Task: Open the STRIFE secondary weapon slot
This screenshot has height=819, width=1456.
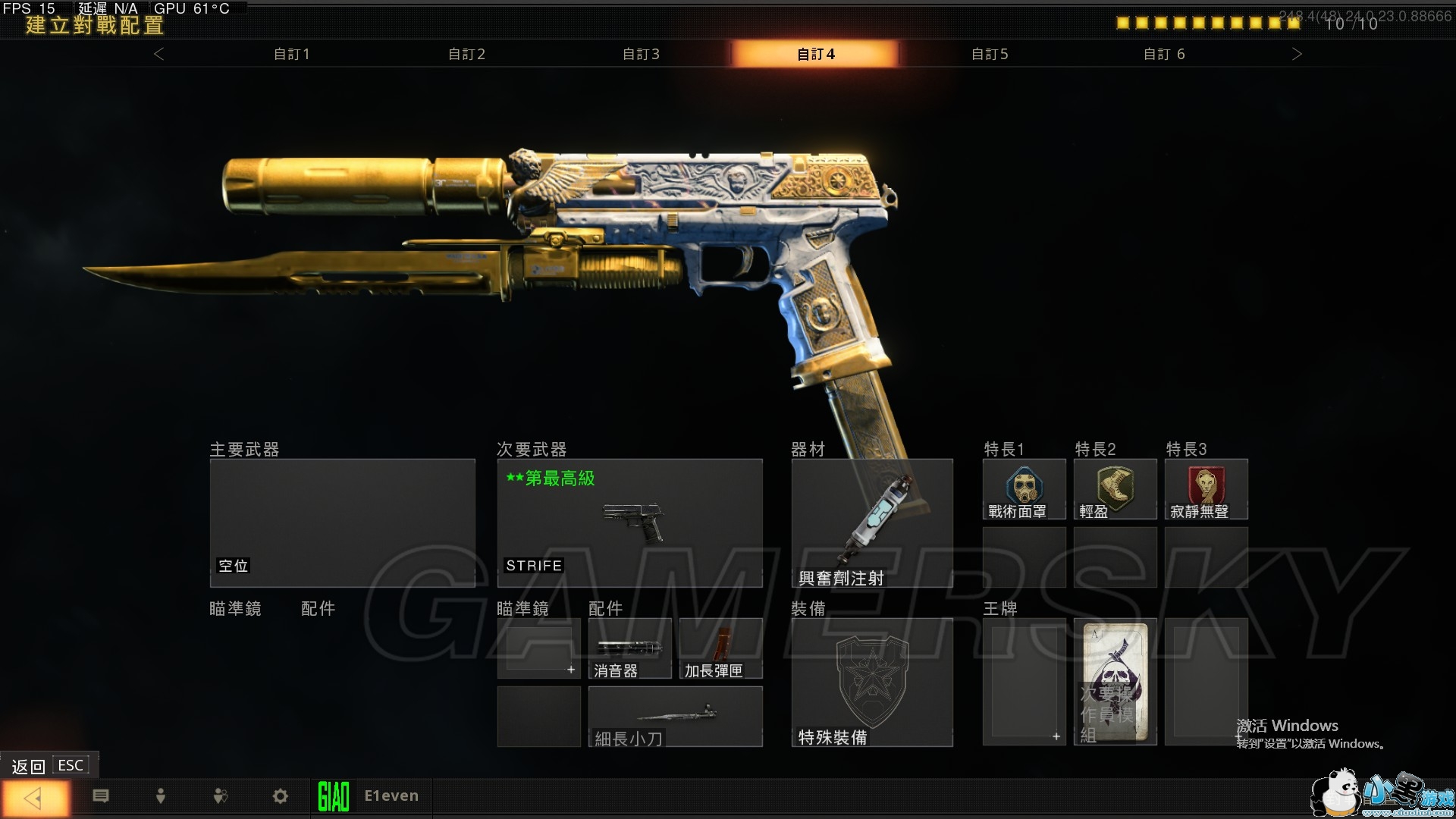Action: click(x=629, y=522)
